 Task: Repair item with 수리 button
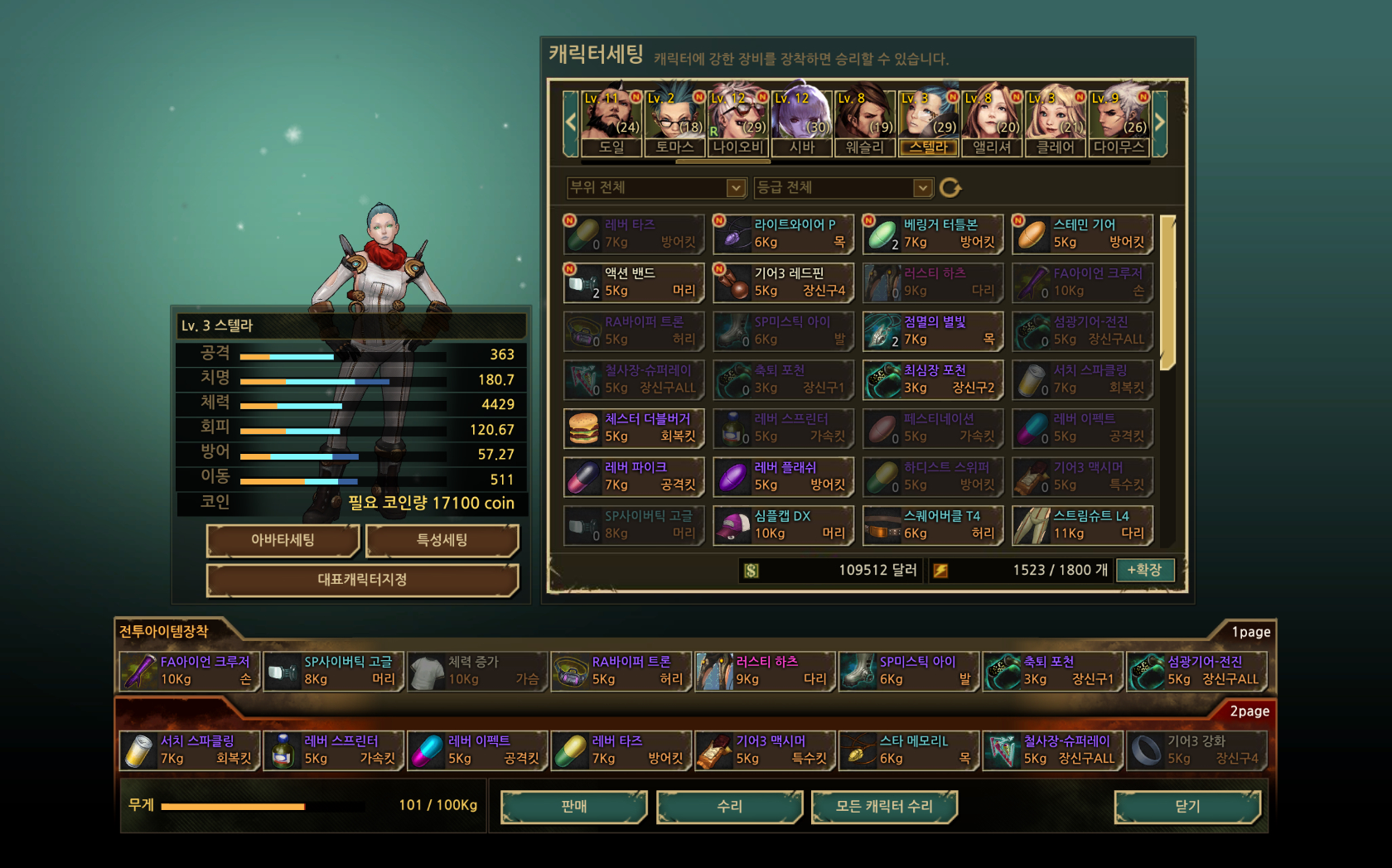[x=729, y=806]
